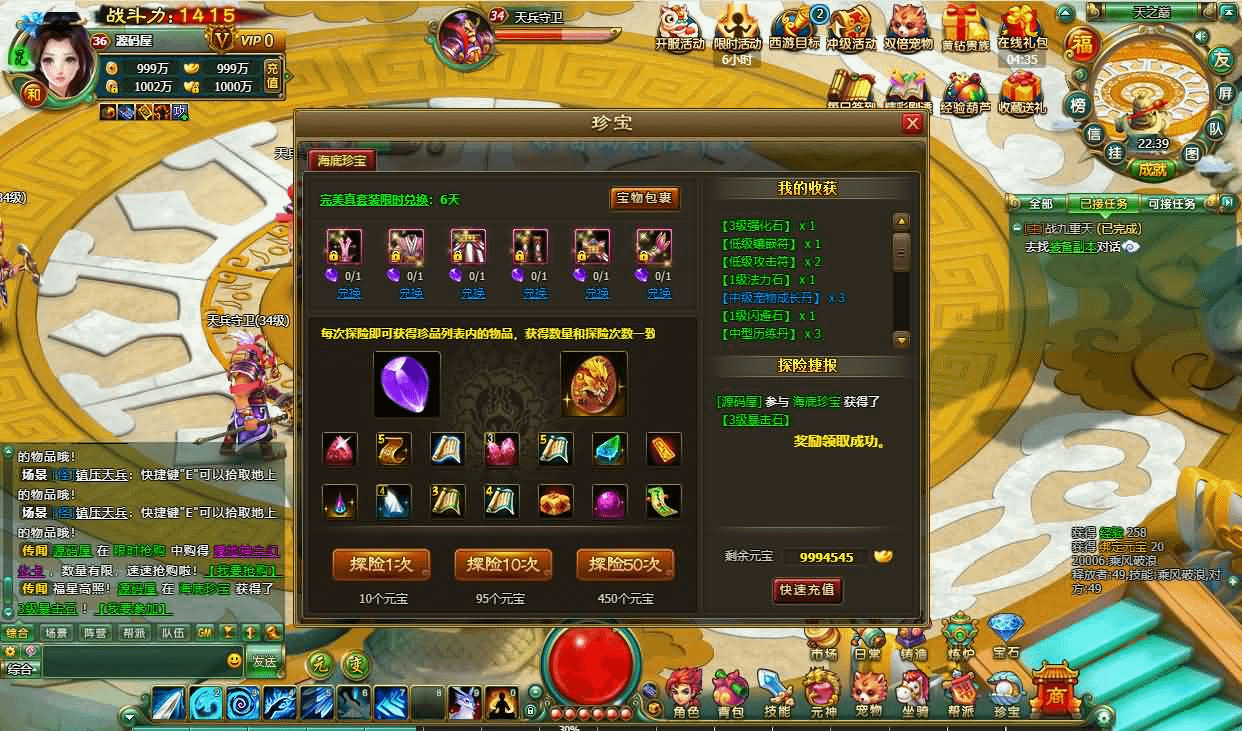Open the 宝石 gem menu
This screenshot has height=731, width=1242.
[1005, 633]
